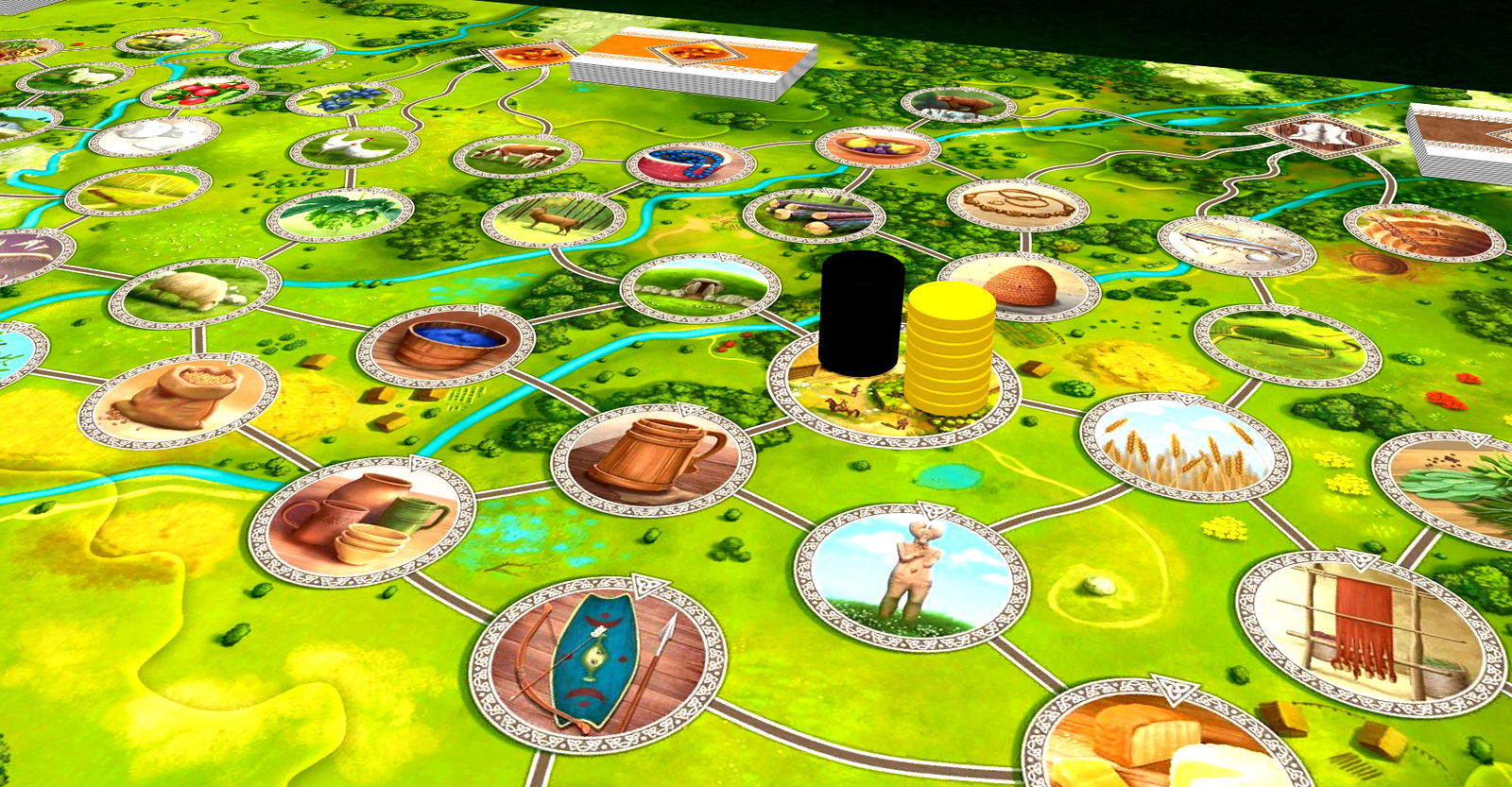This screenshot has height=787, width=1512.
Task: Select the red weaving loom tile
Action: tap(1369, 630)
